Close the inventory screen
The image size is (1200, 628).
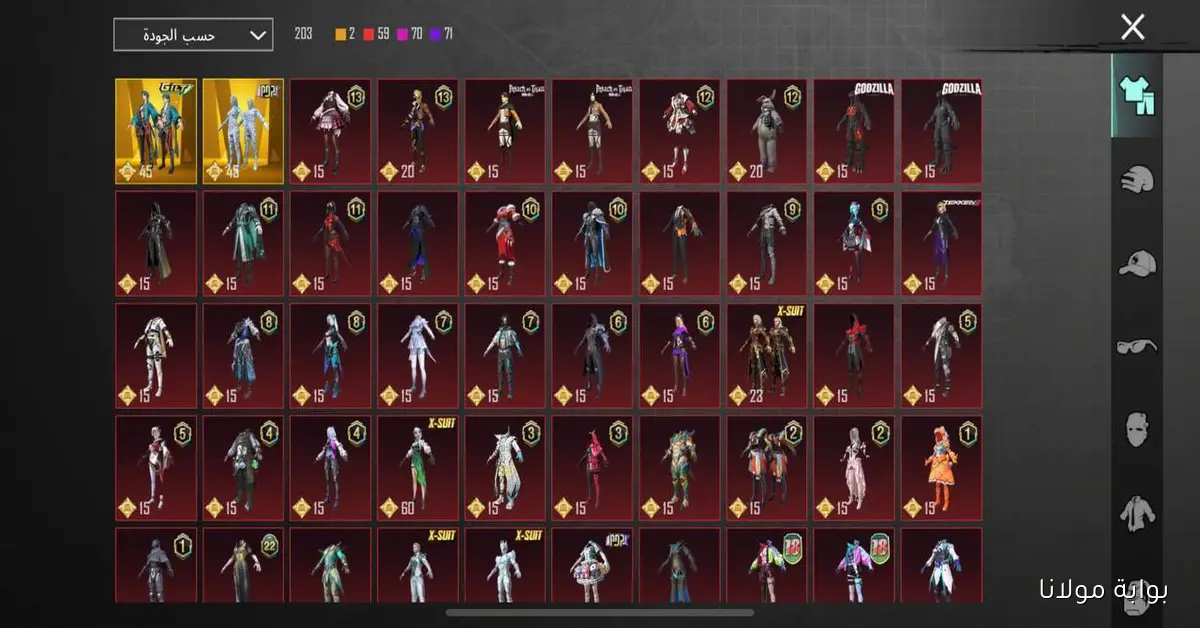[1132, 27]
